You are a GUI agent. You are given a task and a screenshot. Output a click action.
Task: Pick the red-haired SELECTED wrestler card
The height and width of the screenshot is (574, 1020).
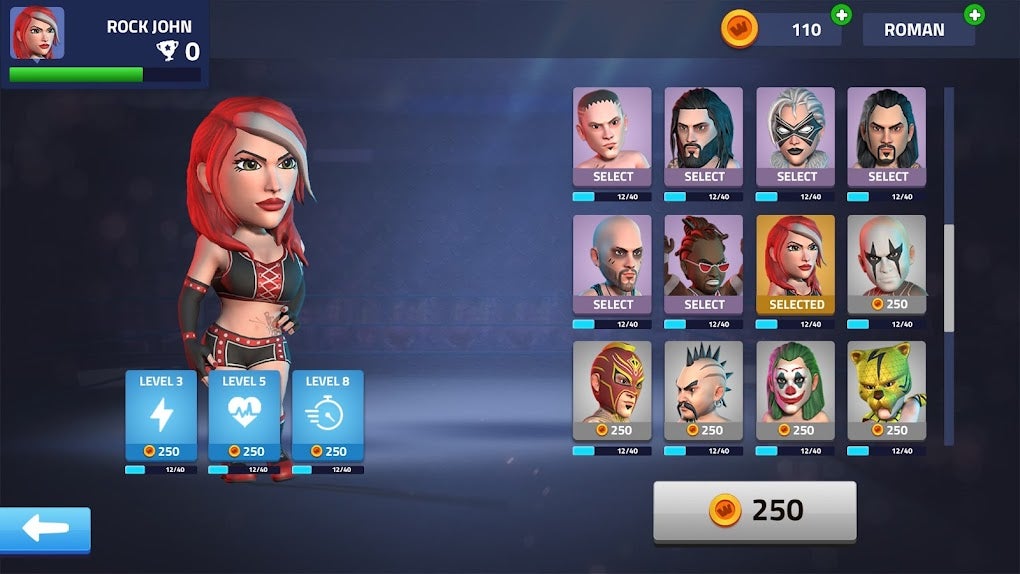click(796, 264)
